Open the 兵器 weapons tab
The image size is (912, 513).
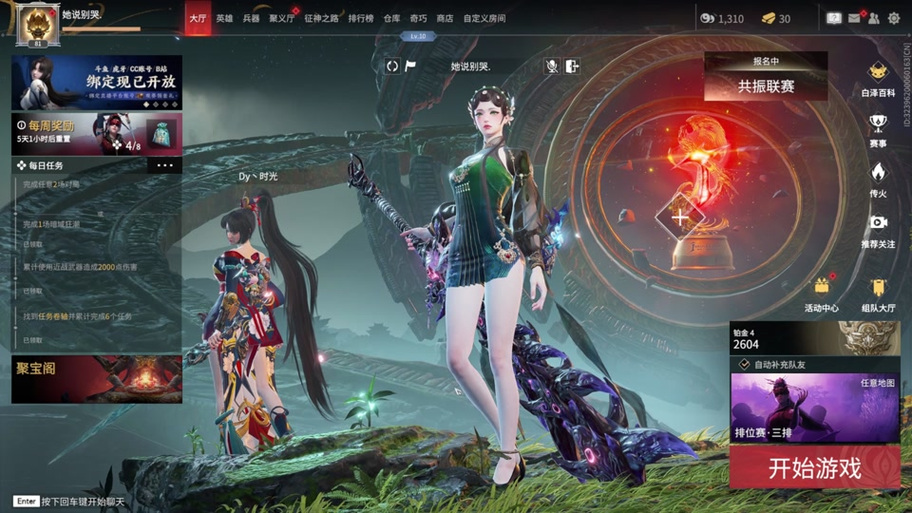251,18
